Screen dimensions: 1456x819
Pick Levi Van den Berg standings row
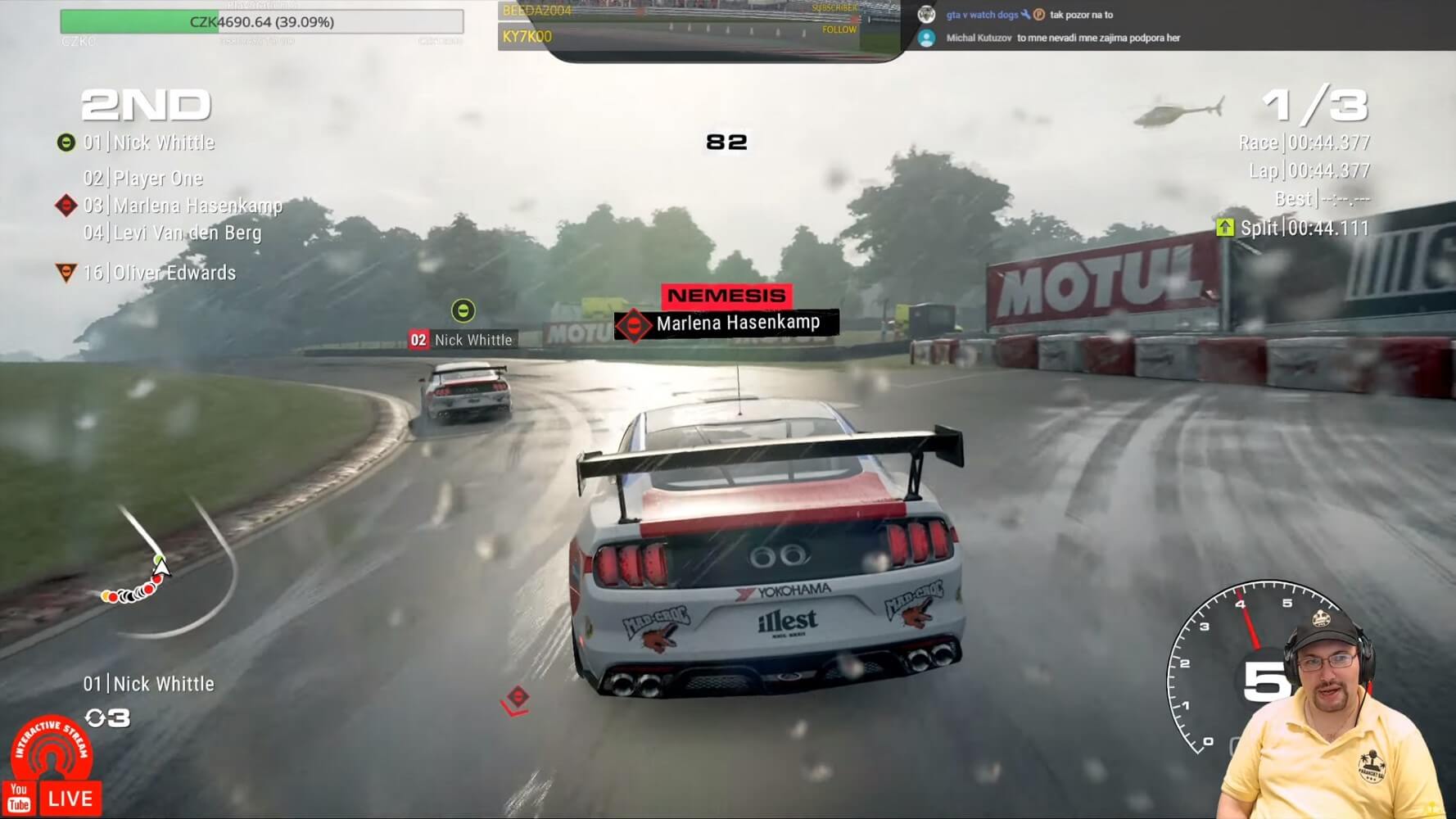click(x=172, y=233)
